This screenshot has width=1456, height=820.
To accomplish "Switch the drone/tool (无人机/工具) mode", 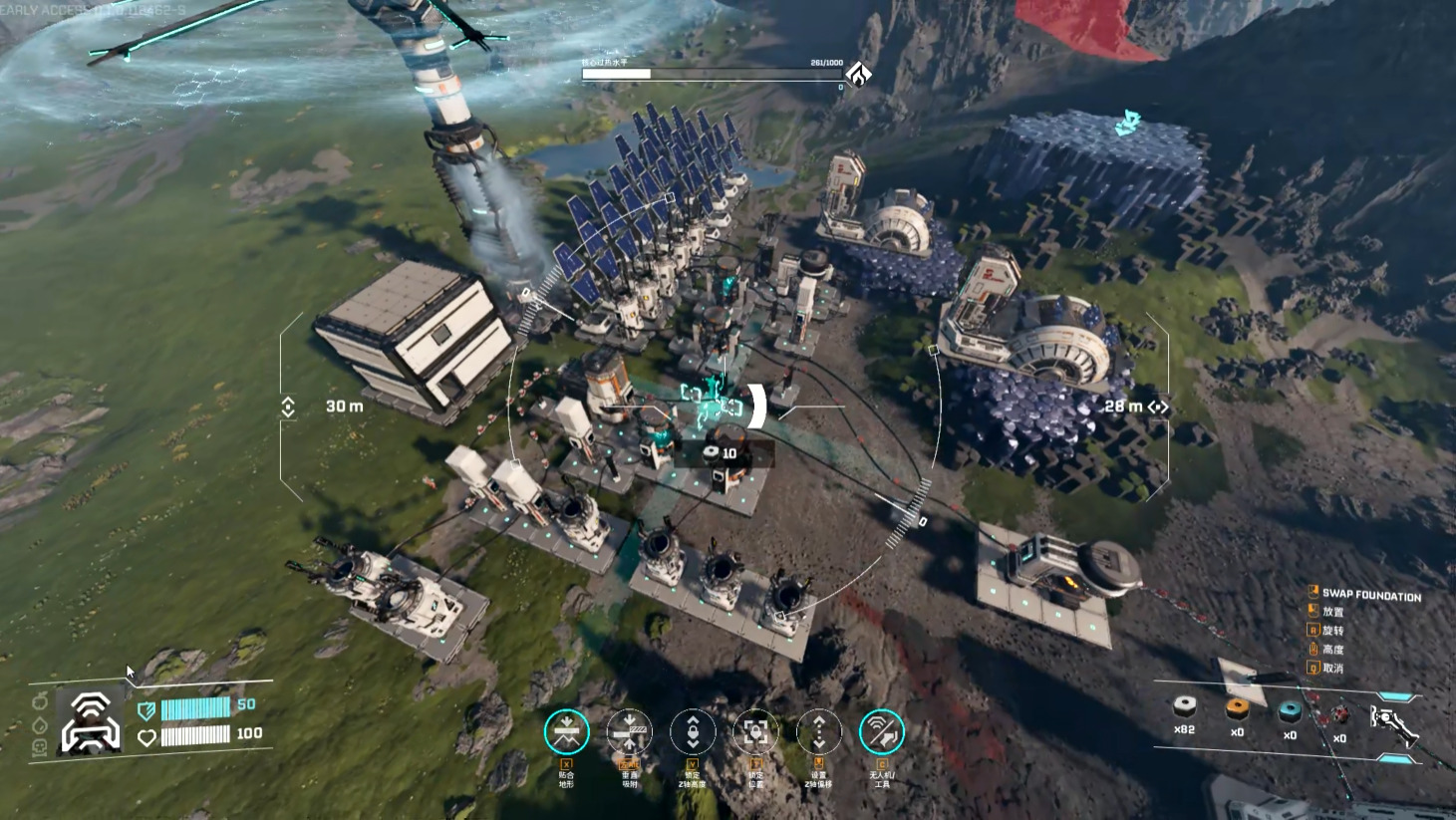I will pyautogui.click(x=882, y=732).
